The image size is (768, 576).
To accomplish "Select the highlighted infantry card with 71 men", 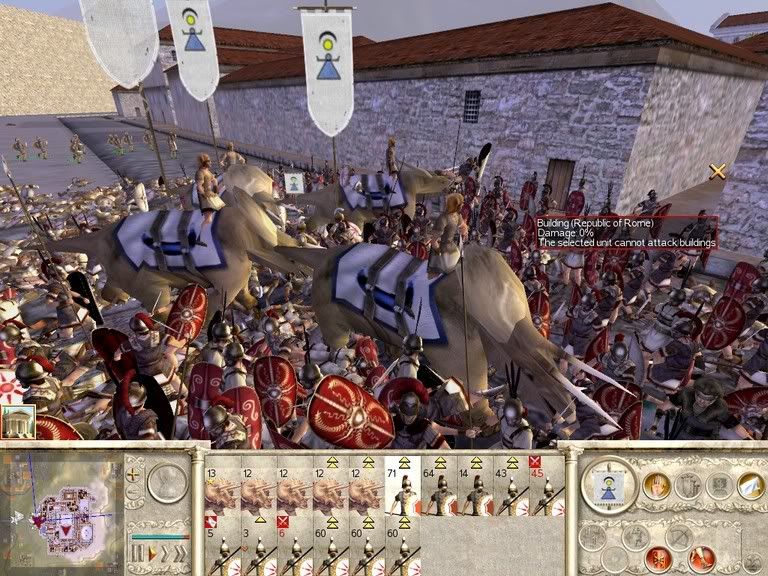I will pyautogui.click(x=402, y=488).
